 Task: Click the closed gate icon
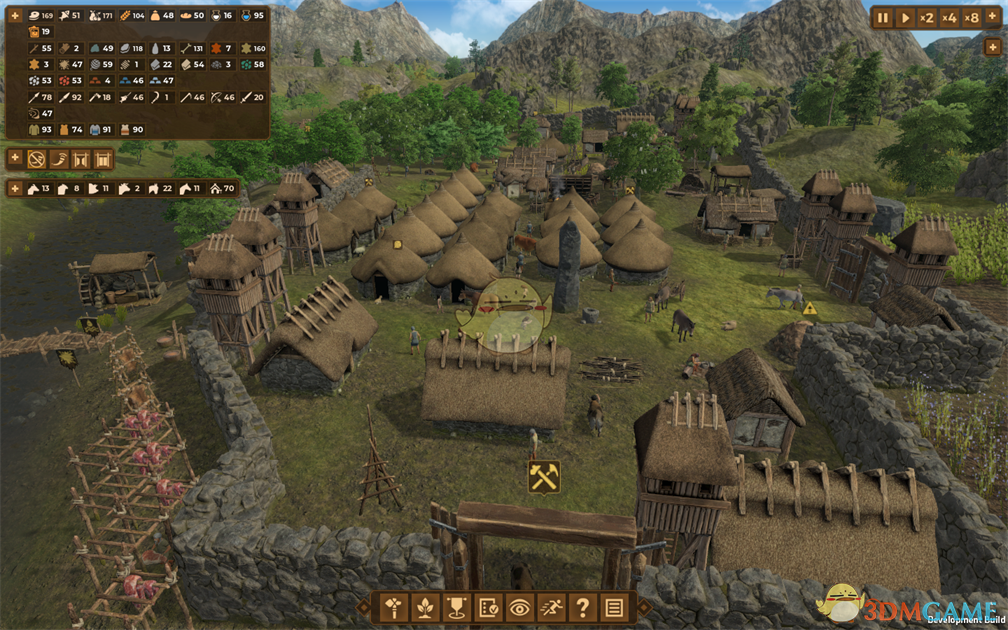(103, 159)
